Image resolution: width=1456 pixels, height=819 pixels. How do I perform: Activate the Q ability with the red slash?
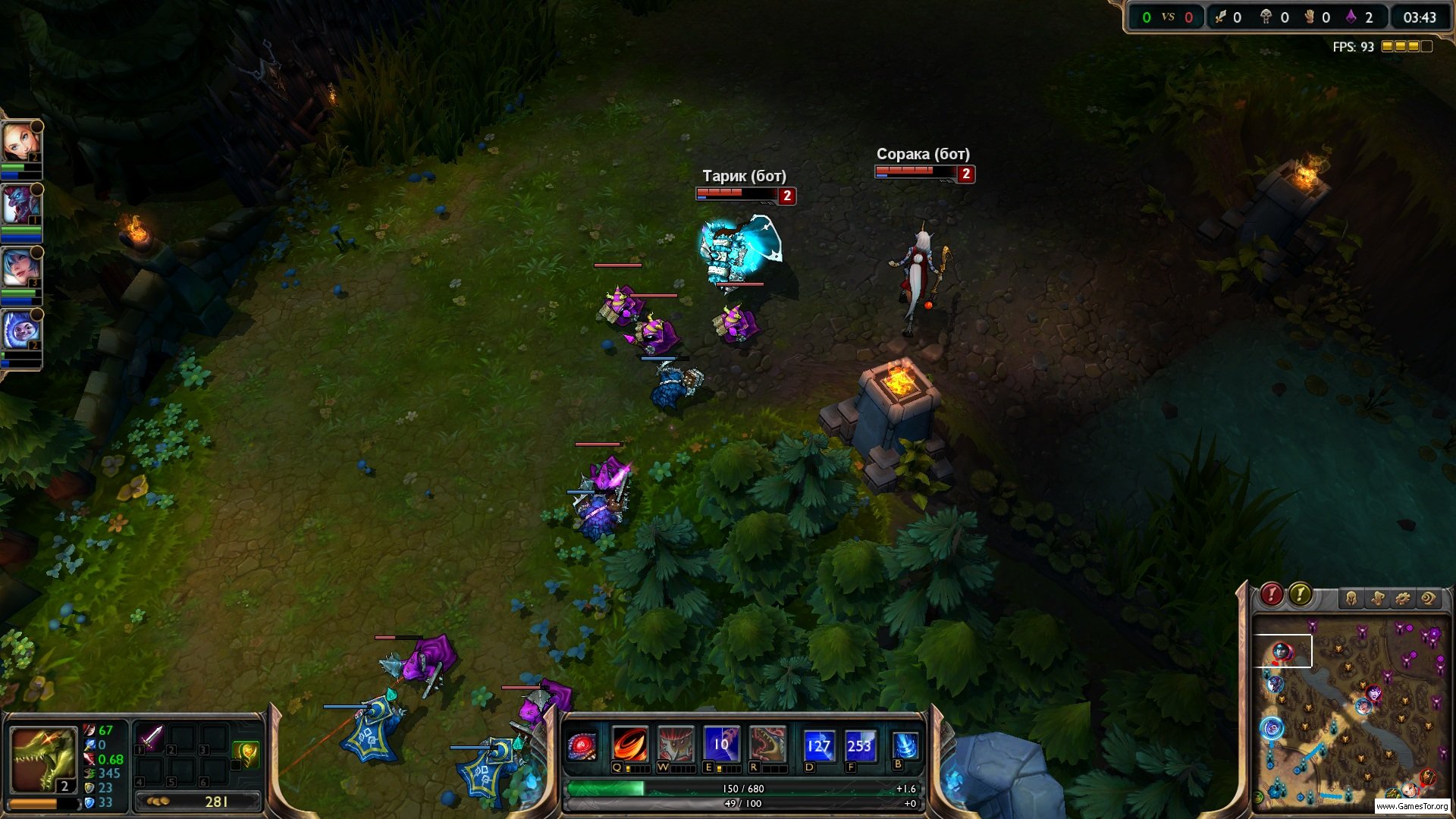point(630,744)
